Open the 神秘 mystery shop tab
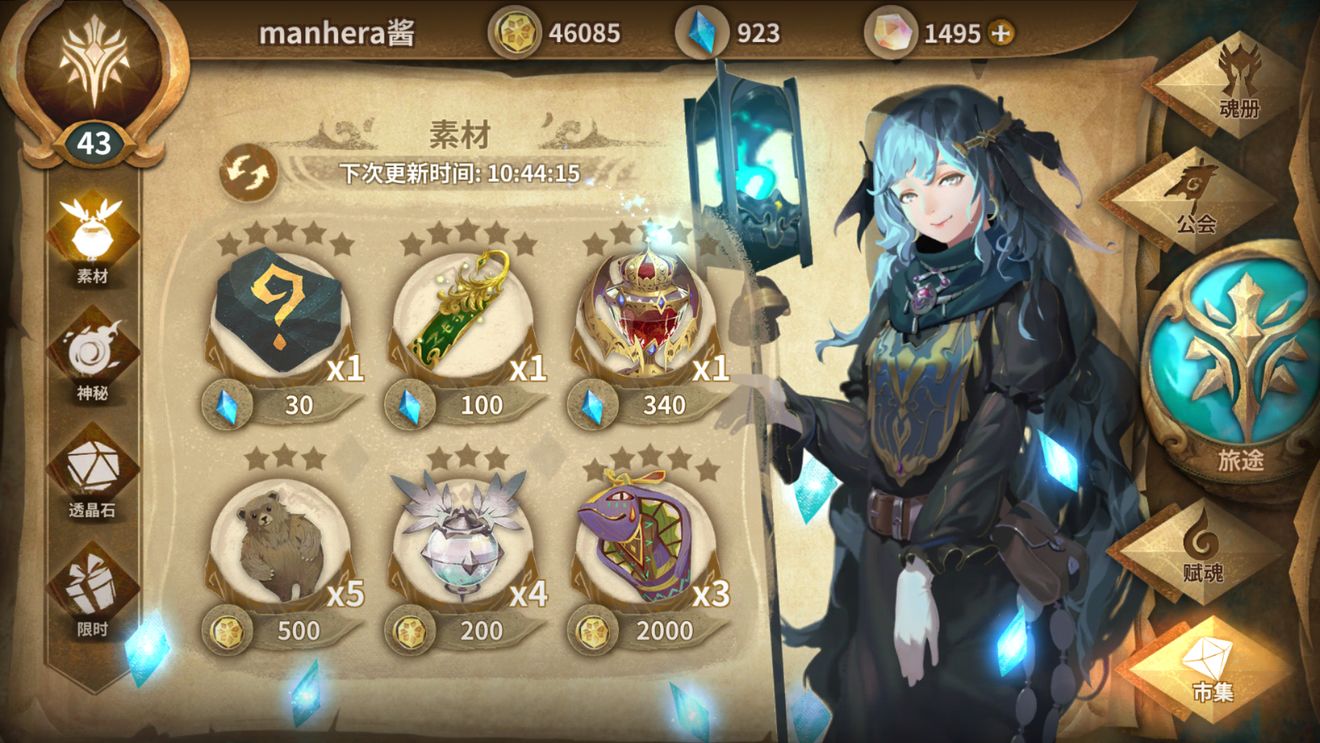Image resolution: width=1320 pixels, height=743 pixels. (92, 355)
